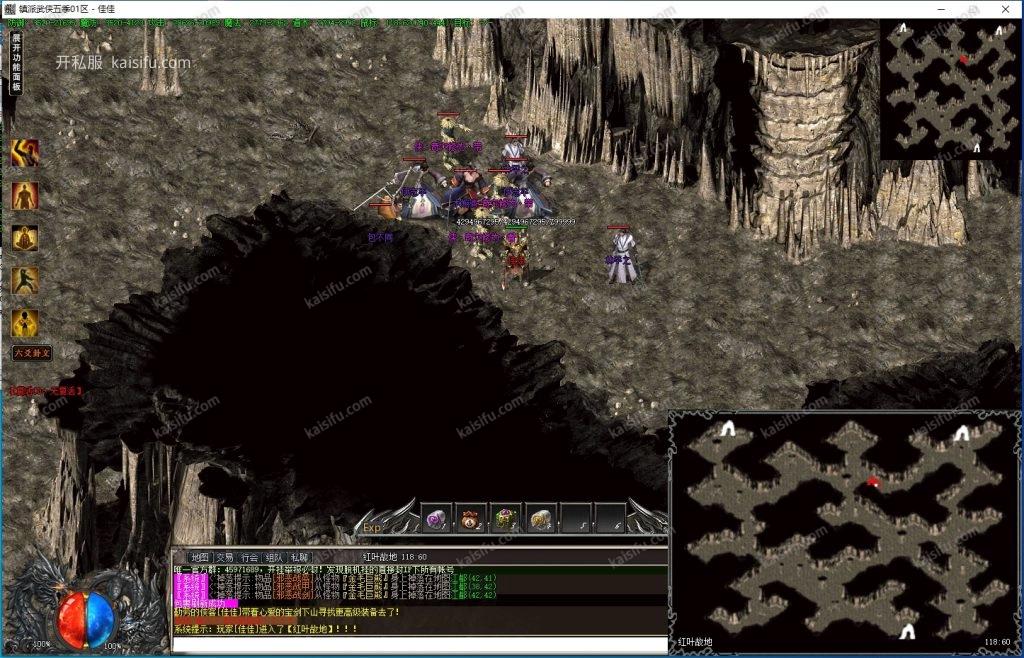Switch to the 私聊 private chat tab

click(x=299, y=557)
